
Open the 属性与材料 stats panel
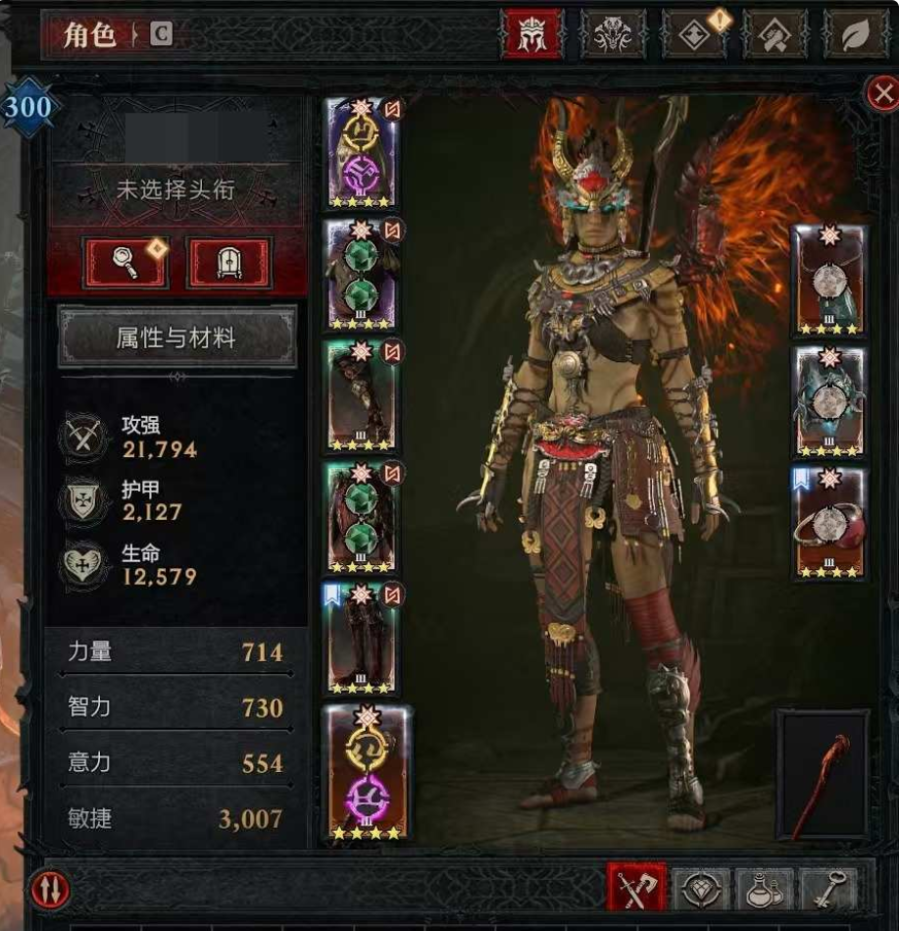tap(177, 338)
